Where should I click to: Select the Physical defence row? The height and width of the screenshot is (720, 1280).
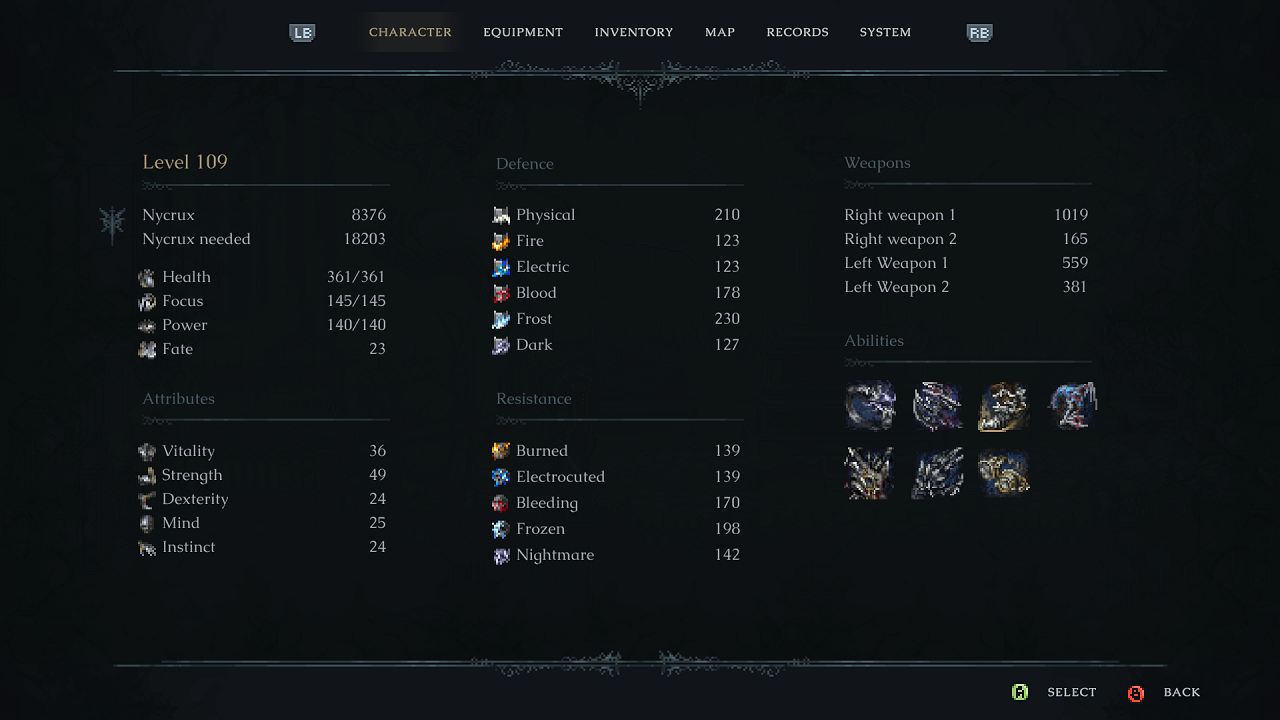[617, 215]
